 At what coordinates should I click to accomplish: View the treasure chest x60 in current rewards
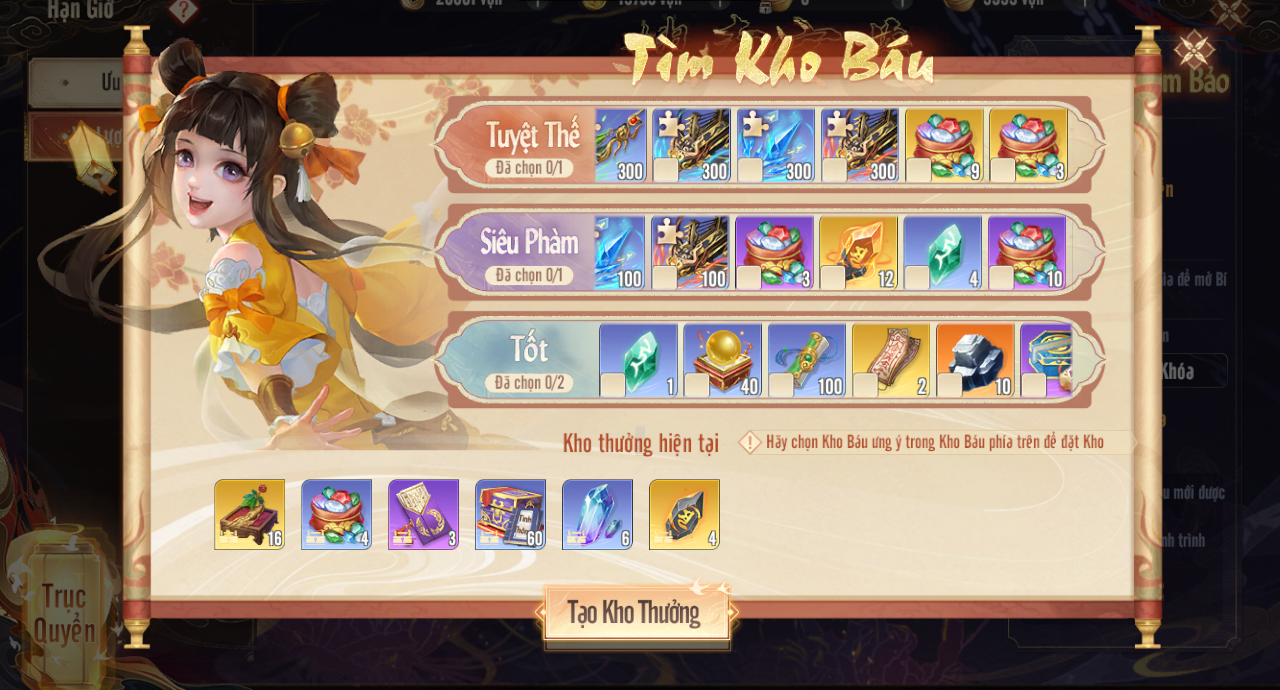pos(510,514)
